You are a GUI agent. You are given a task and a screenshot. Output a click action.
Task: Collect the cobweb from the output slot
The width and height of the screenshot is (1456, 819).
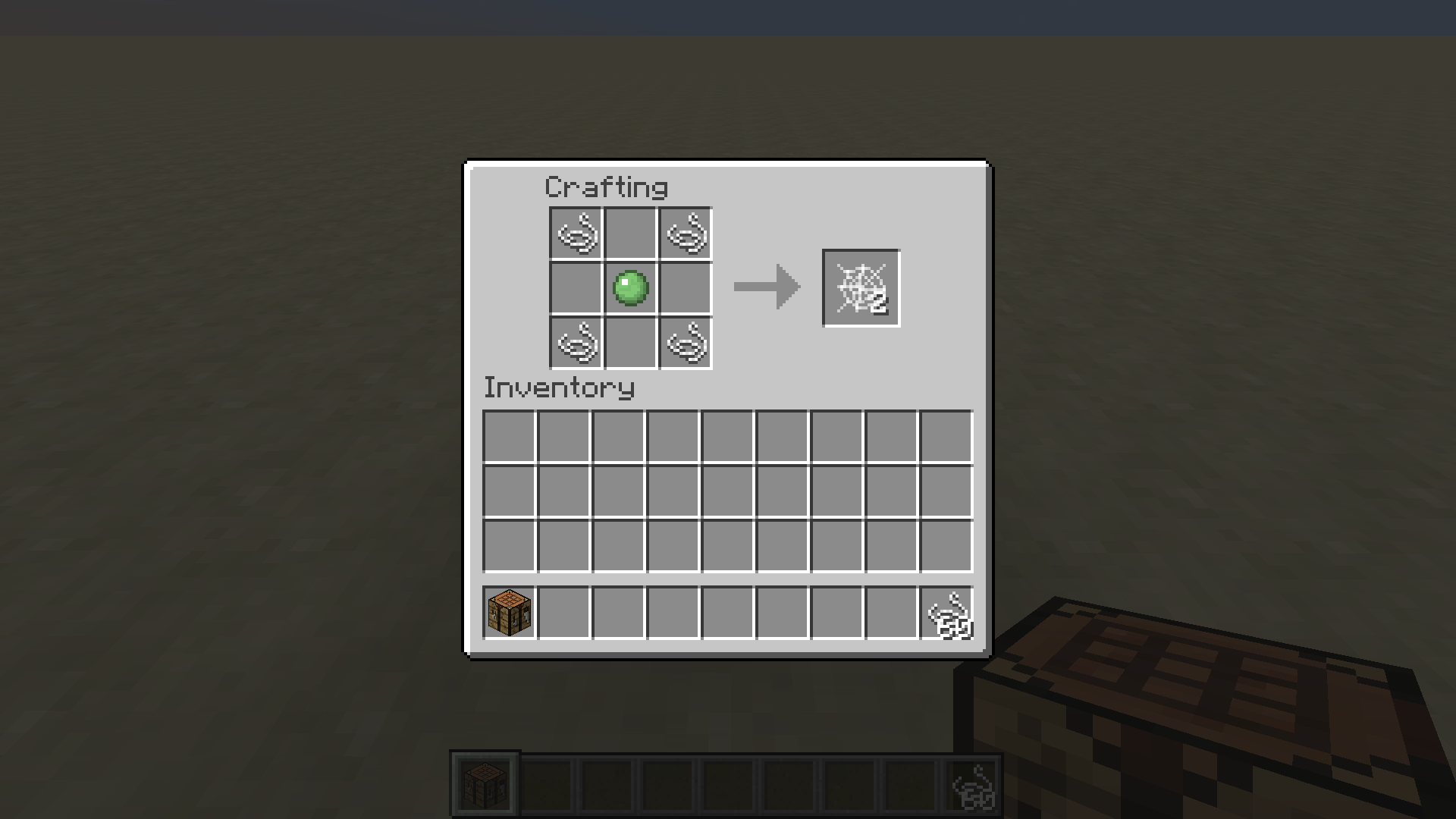coord(861,287)
